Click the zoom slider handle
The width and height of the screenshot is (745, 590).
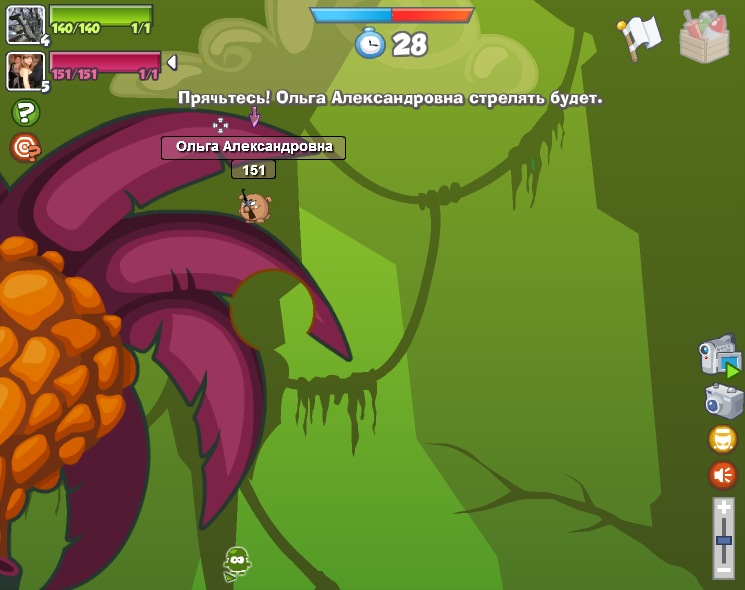pos(723,540)
